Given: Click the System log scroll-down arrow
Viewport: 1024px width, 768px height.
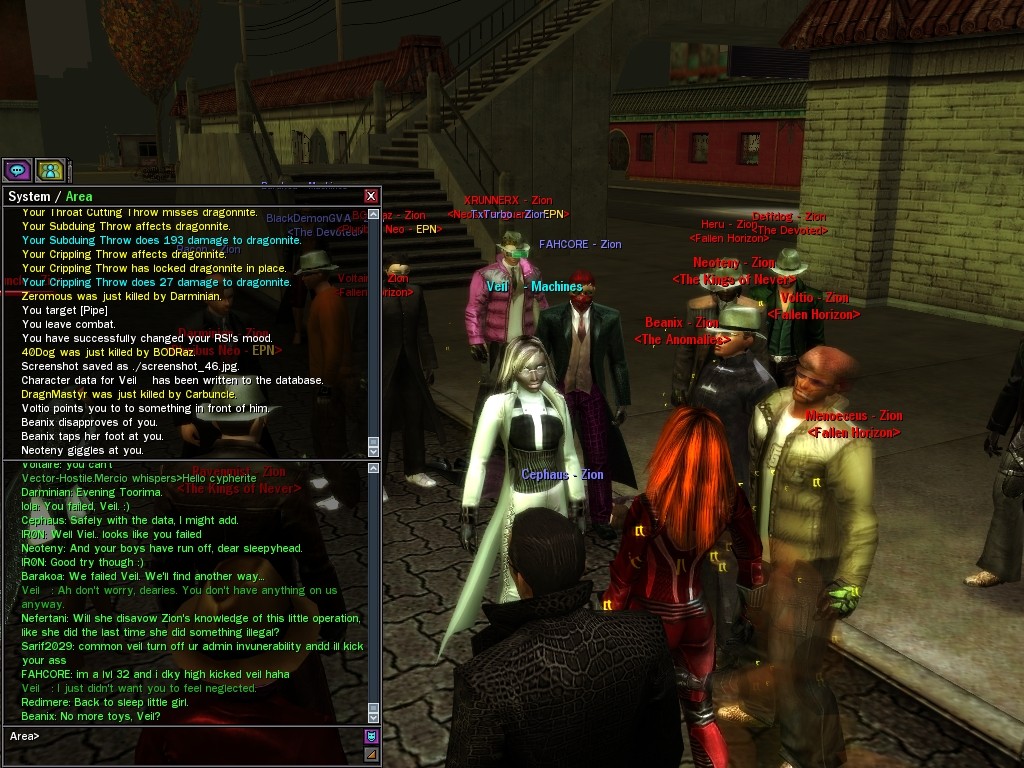Looking at the screenshot, I should 374,452.
